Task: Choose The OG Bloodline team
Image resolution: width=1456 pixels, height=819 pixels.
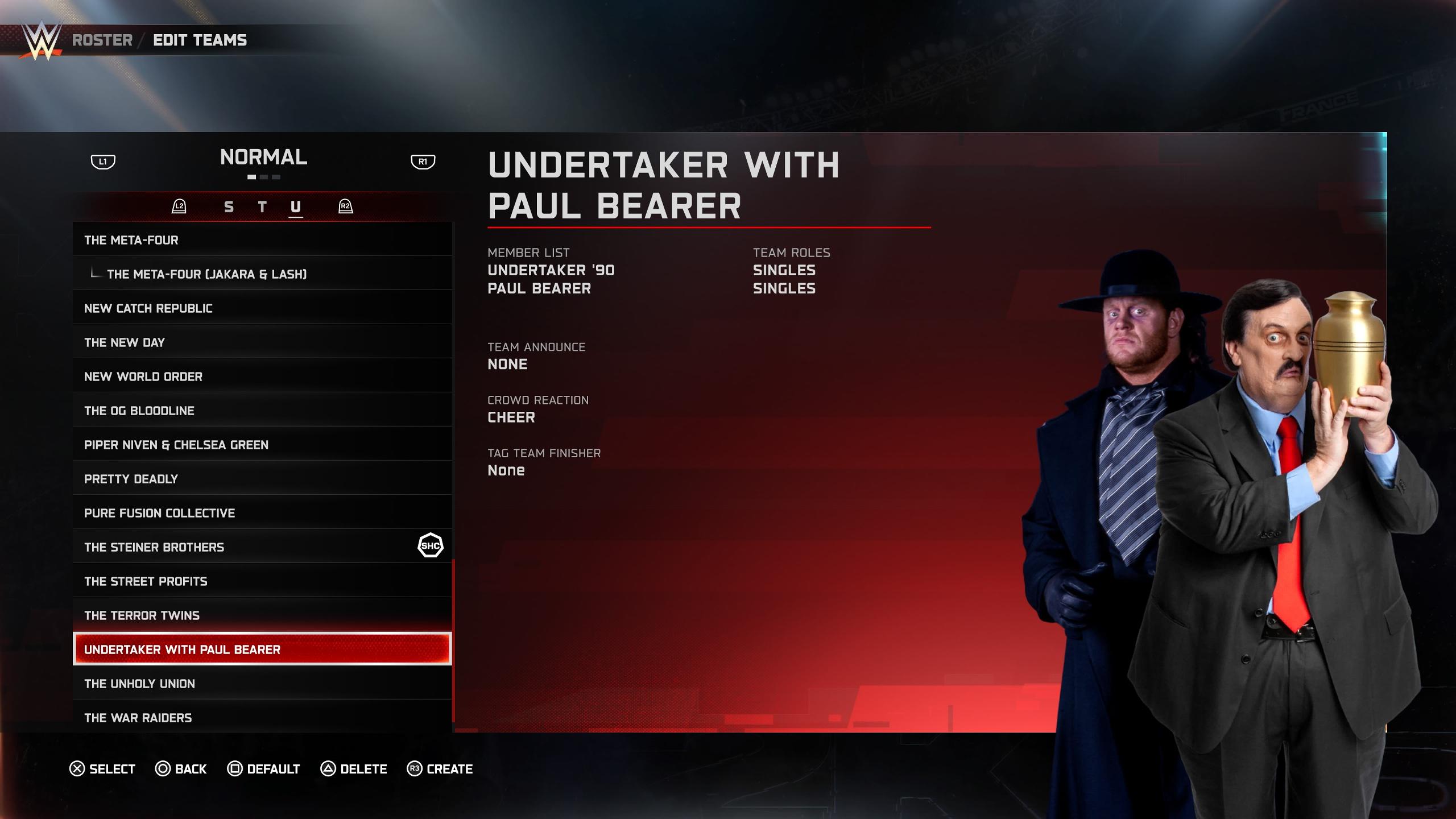Action: coord(262,411)
